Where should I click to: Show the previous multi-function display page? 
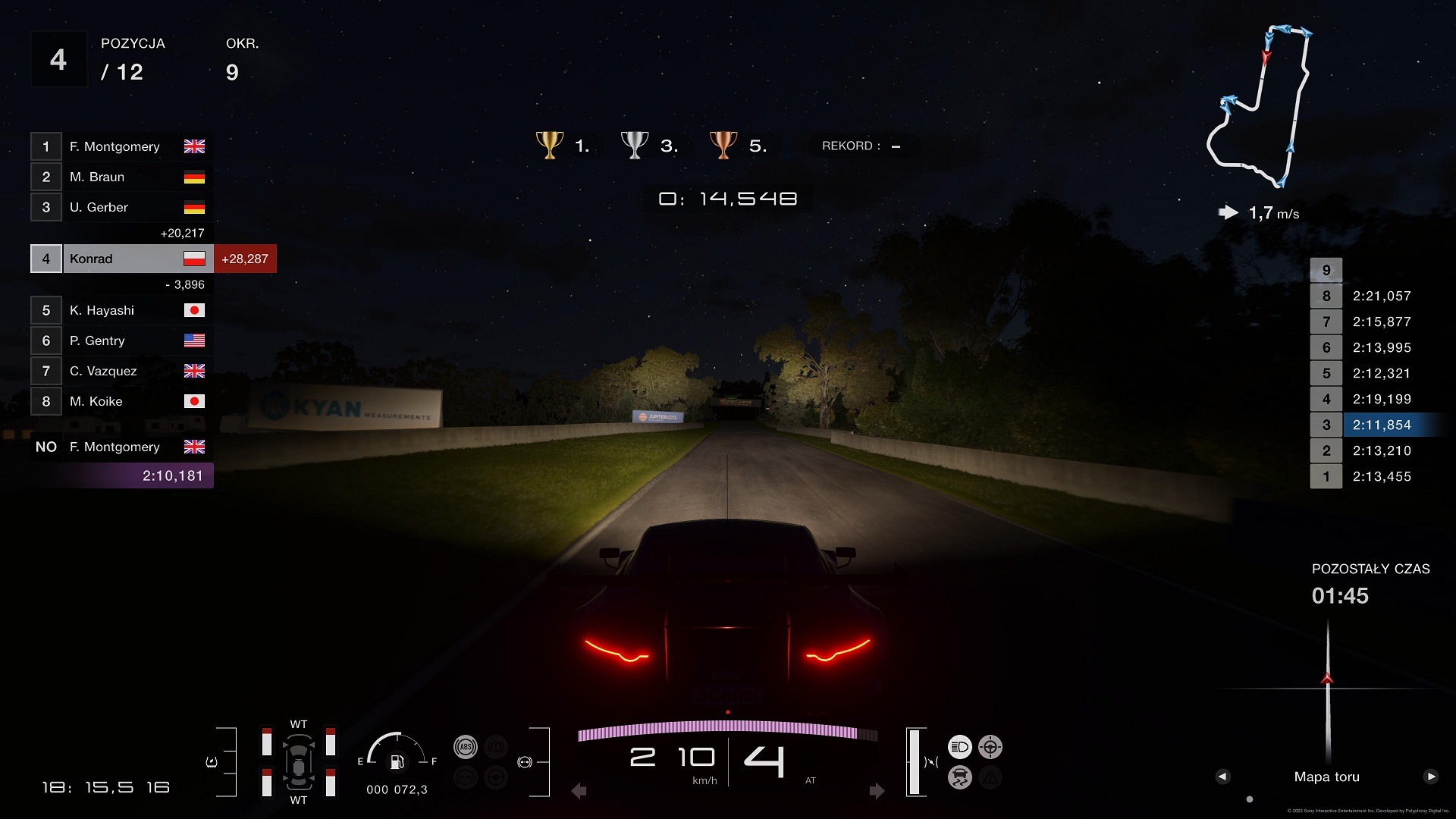click(1222, 777)
